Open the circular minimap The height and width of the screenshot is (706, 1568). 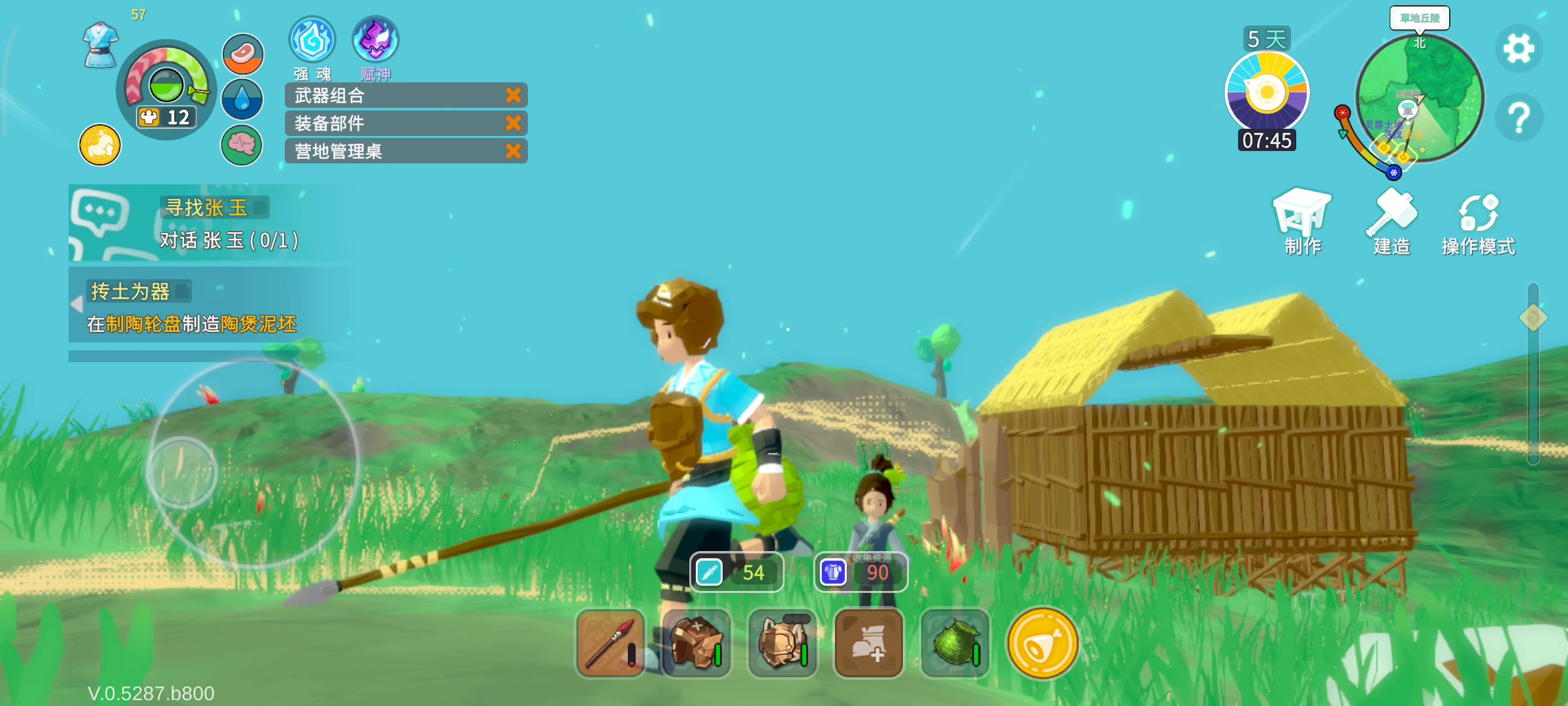coord(1419,98)
